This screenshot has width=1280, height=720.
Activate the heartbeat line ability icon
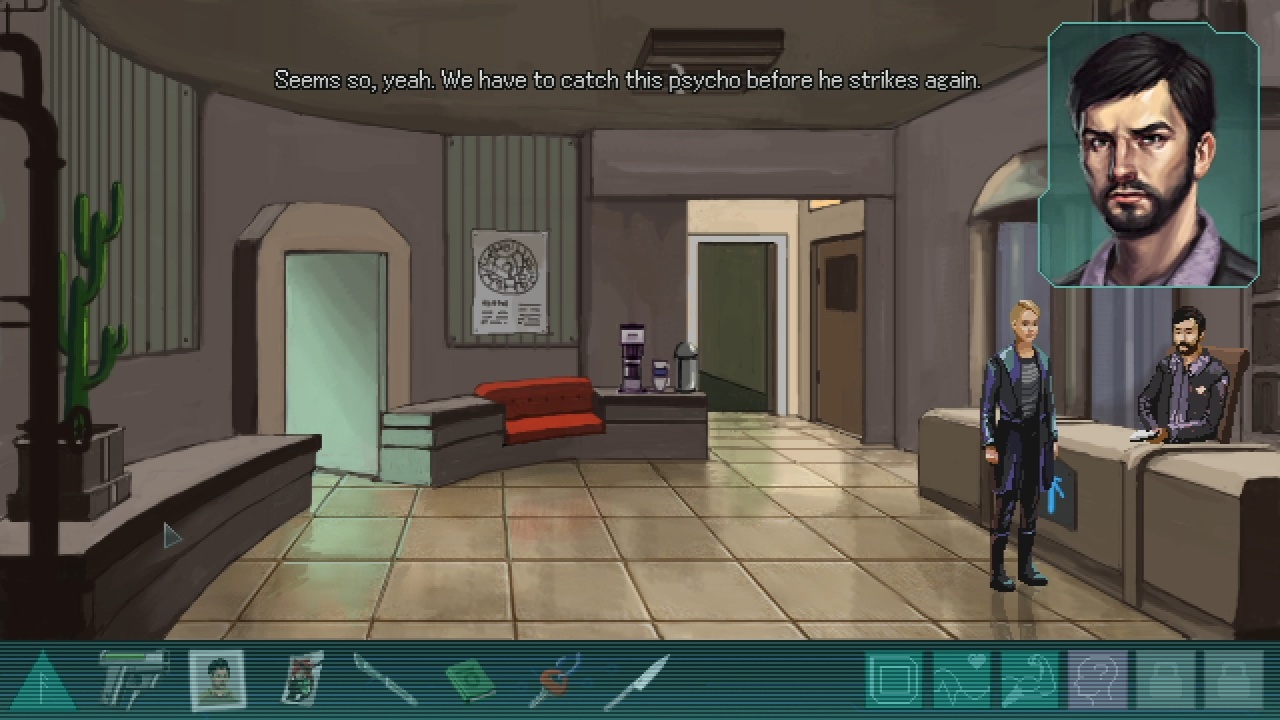coord(962,680)
